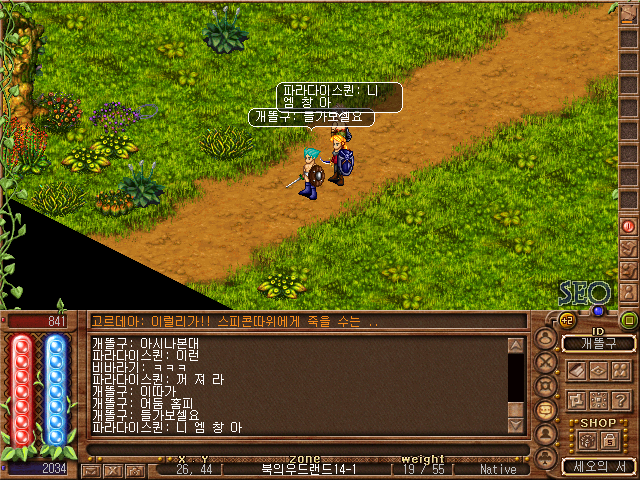The height and width of the screenshot is (480, 640).
Task: Toggle the green square button
Action: click(629, 321)
